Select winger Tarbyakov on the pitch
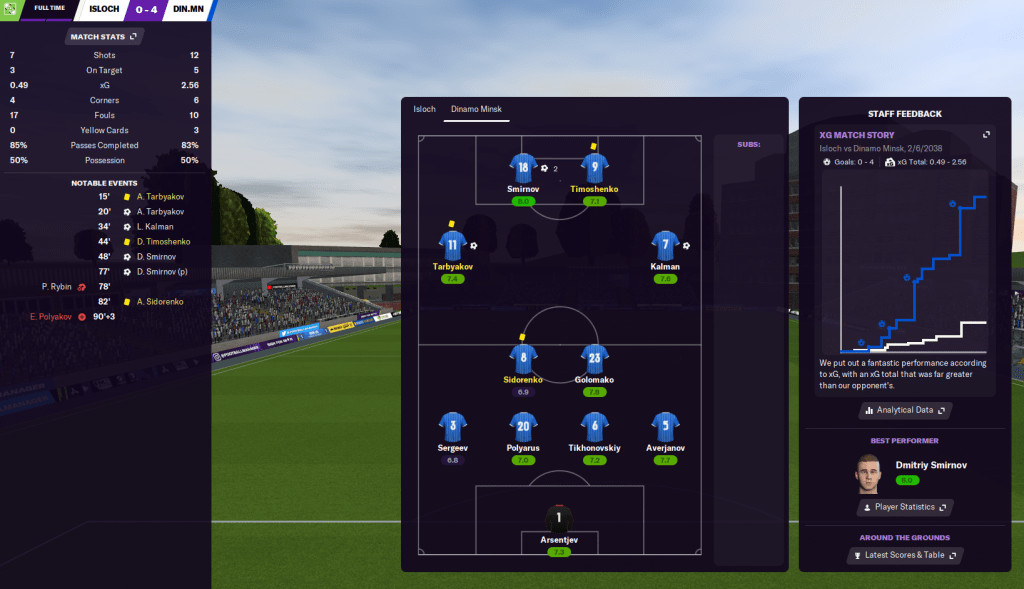This screenshot has width=1024, height=589. tap(452, 245)
